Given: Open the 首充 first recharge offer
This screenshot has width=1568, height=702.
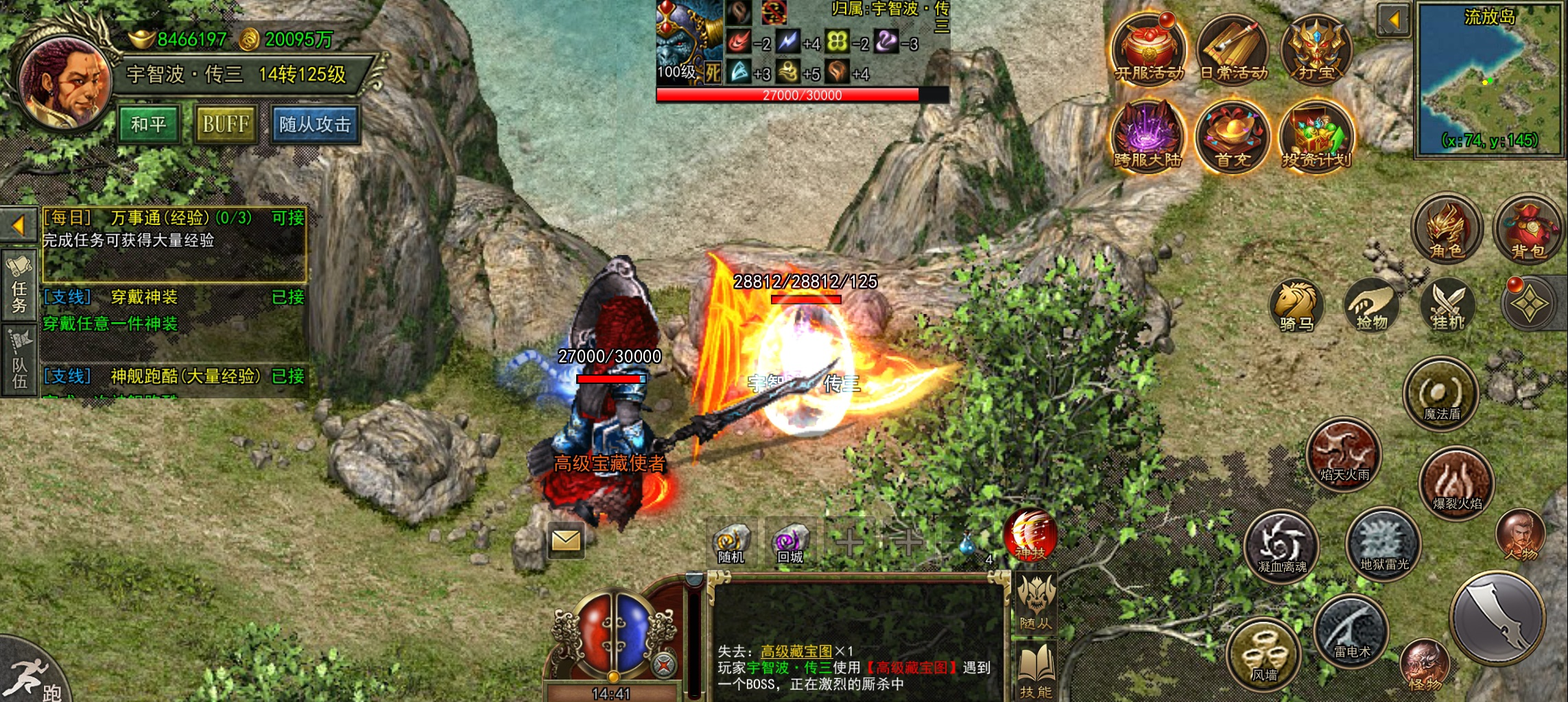Looking at the screenshot, I should pyautogui.click(x=1233, y=135).
